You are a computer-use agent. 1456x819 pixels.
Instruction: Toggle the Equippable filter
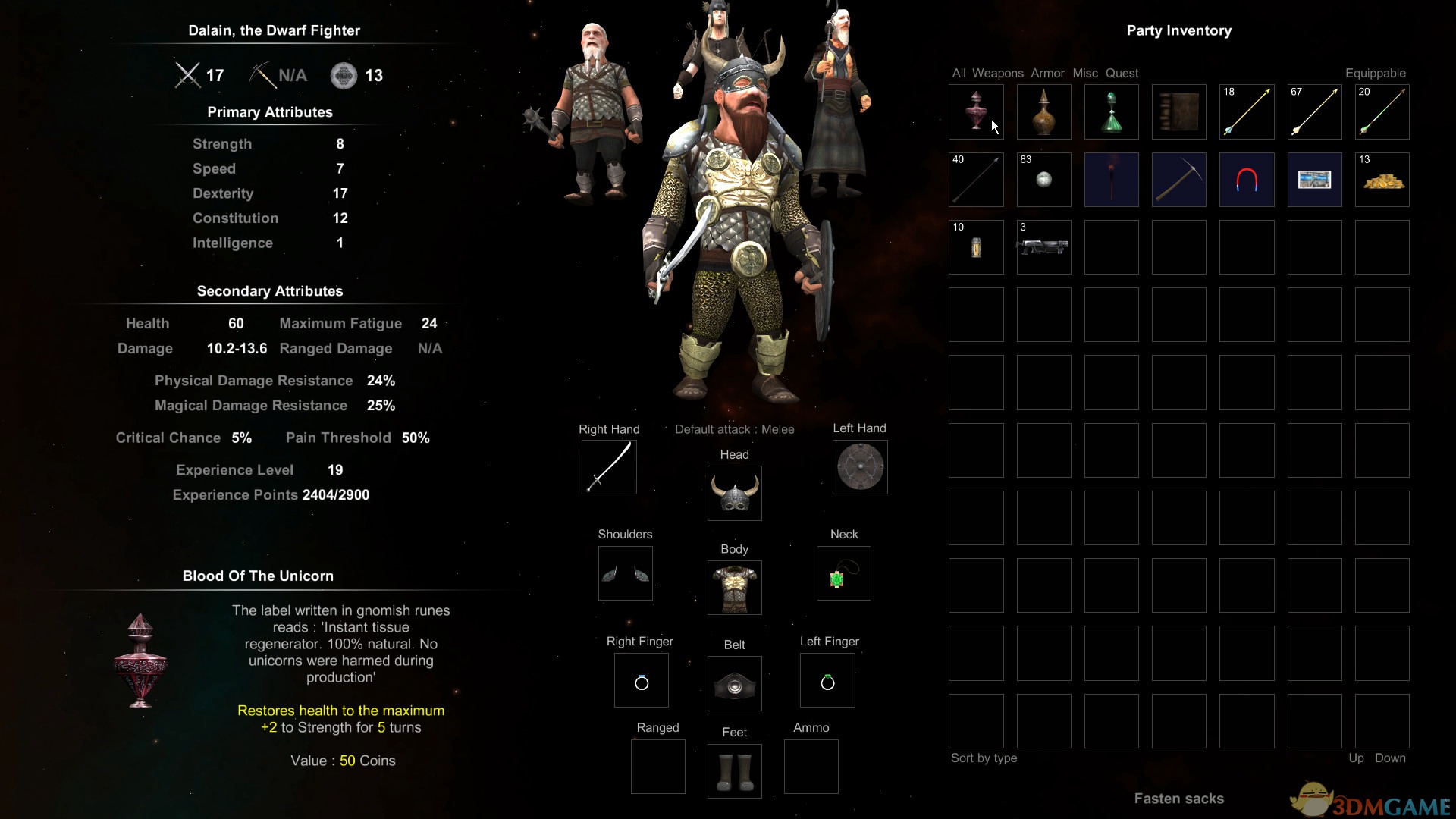(x=1375, y=74)
